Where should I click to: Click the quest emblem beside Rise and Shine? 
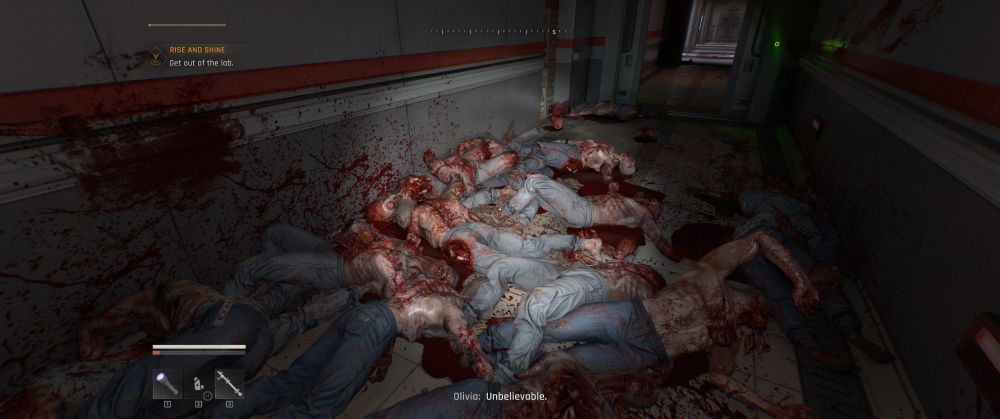(157, 58)
